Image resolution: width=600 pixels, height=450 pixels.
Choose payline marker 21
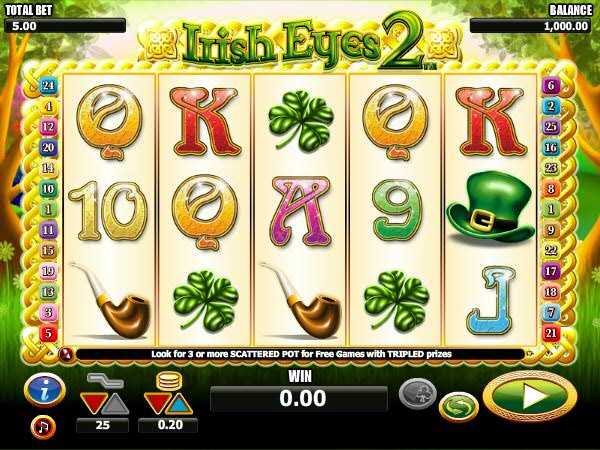point(550,332)
